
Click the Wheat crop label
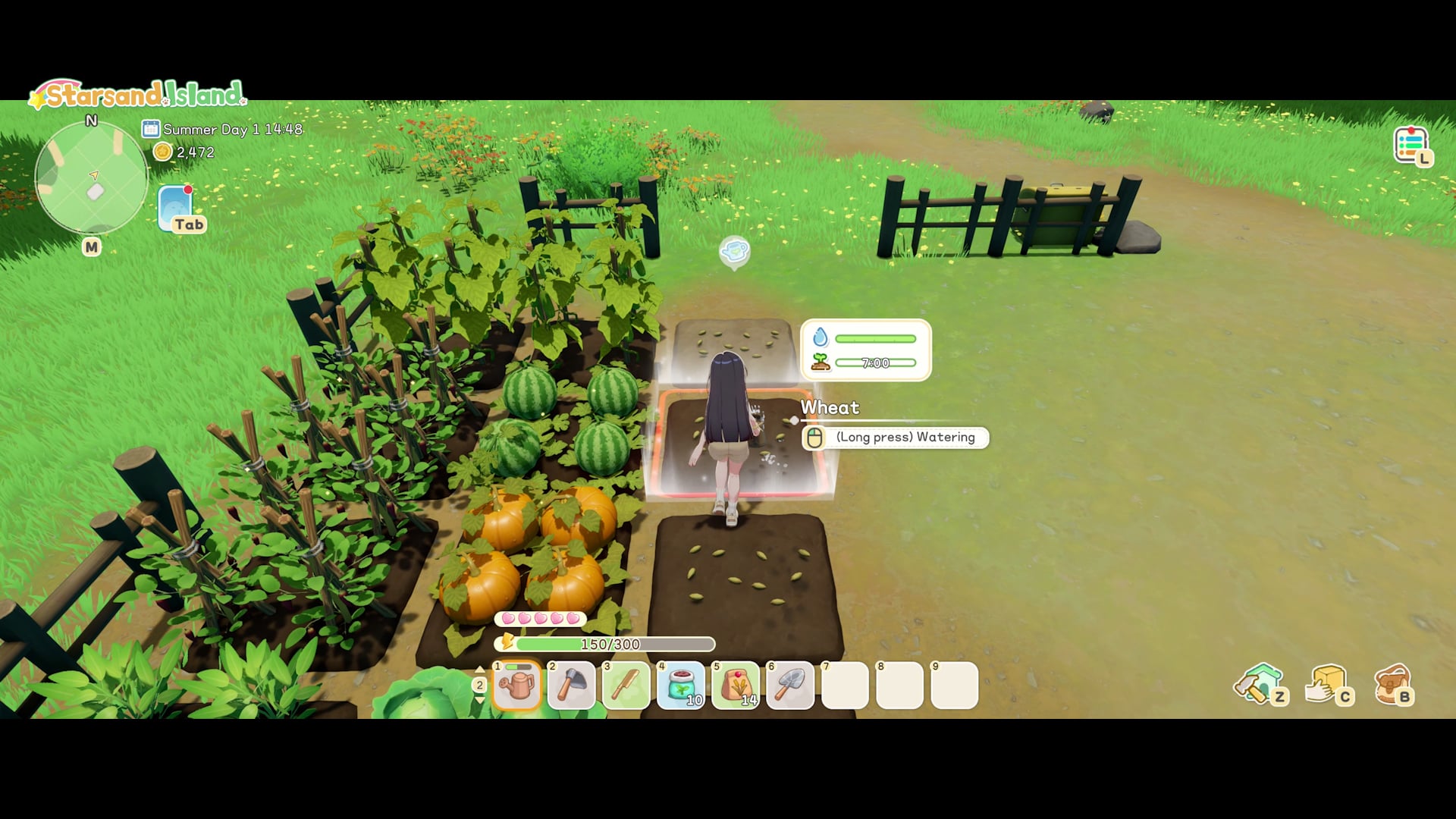tap(830, 408)
